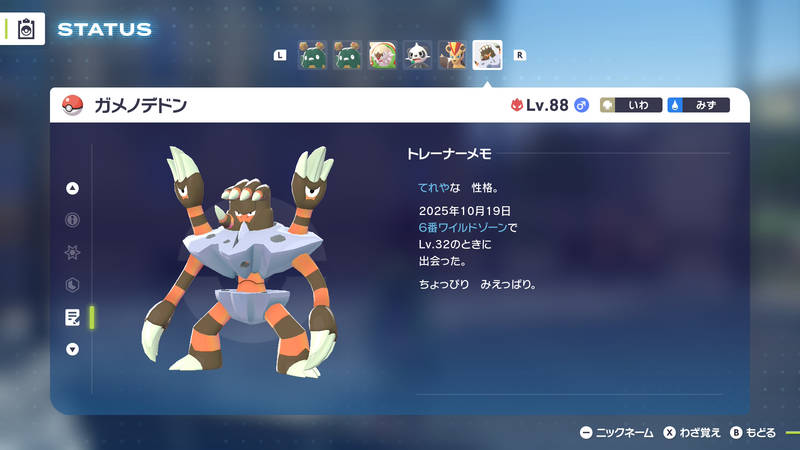
Task: Go to the next status page with the down arrow
Action: coord(72,349)
